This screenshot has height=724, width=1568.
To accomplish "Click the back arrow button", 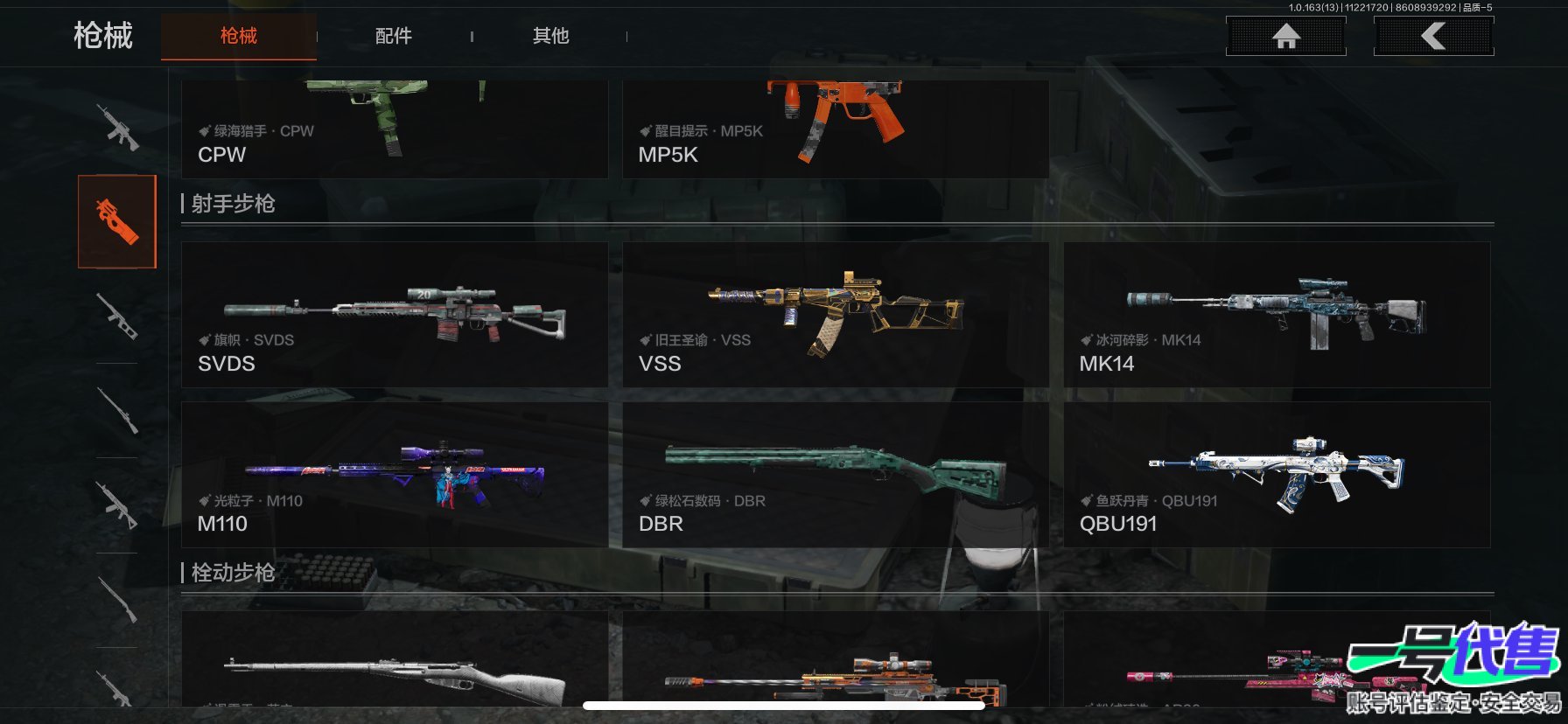I will pyautogui.click(x=1433, y=36).
